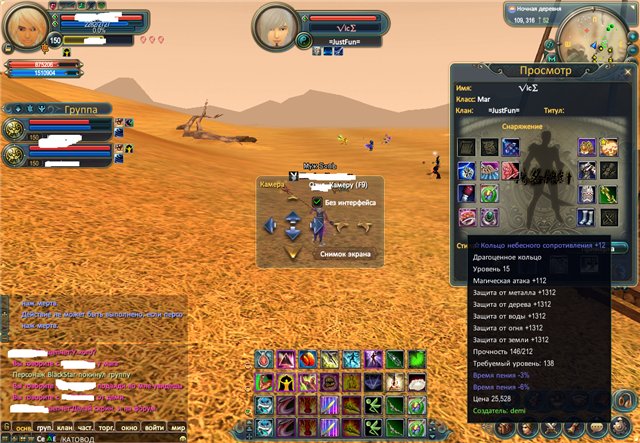The image size is (640, 443).
Task: Select the second group member portrait
Action: coord(14,153)
